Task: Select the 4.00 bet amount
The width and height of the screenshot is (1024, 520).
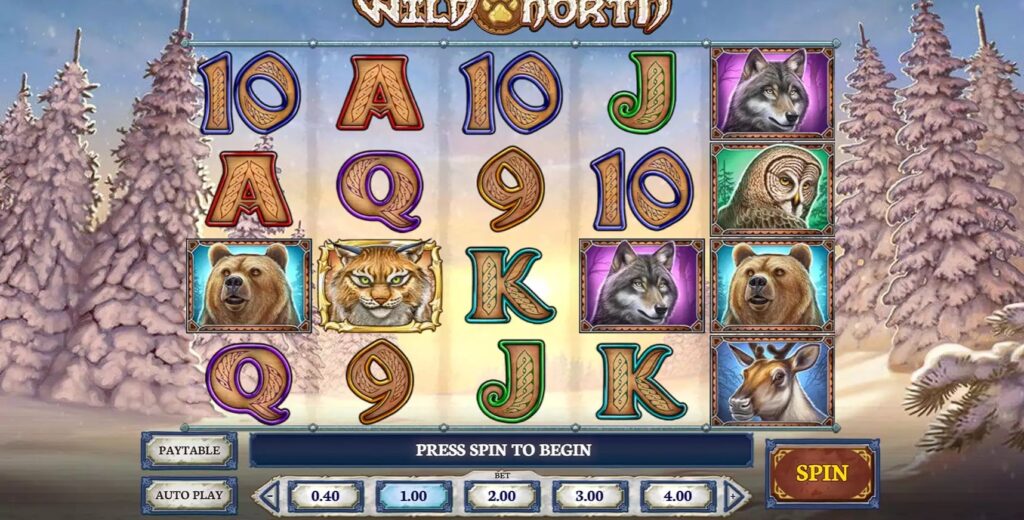Action: point(678,496)
